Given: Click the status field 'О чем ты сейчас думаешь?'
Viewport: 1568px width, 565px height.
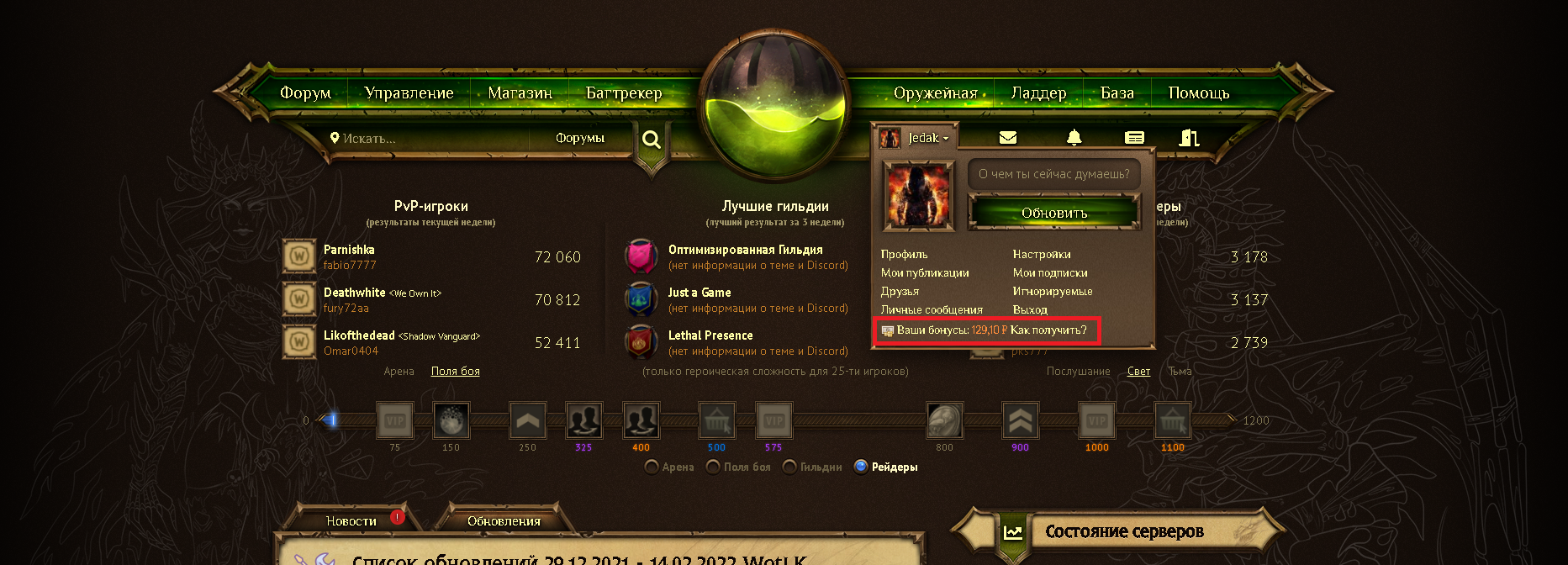Looking at the screenshot, I should tap(1053, 174).
